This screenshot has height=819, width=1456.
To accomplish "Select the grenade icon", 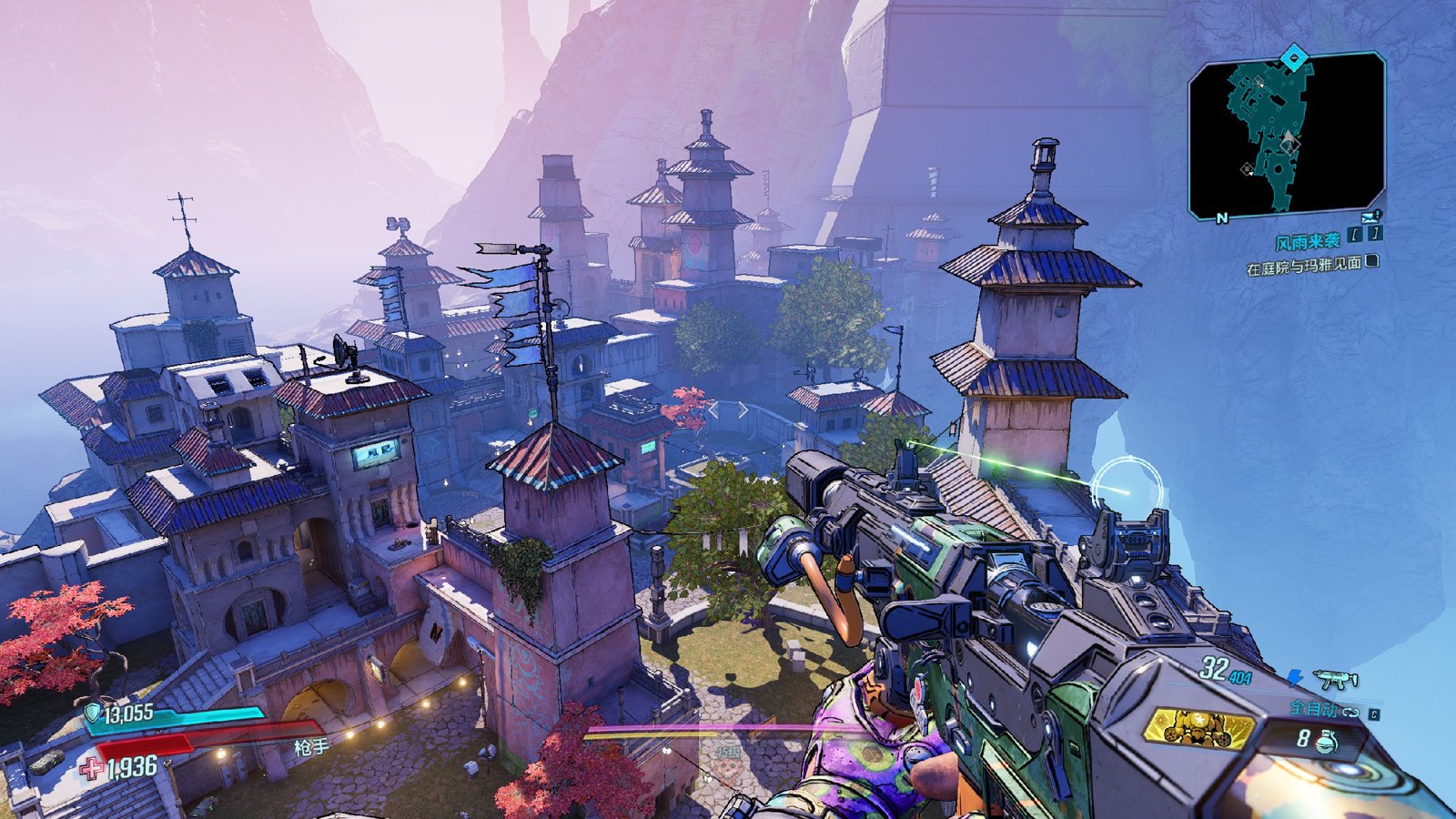I will click(1328, 741).
